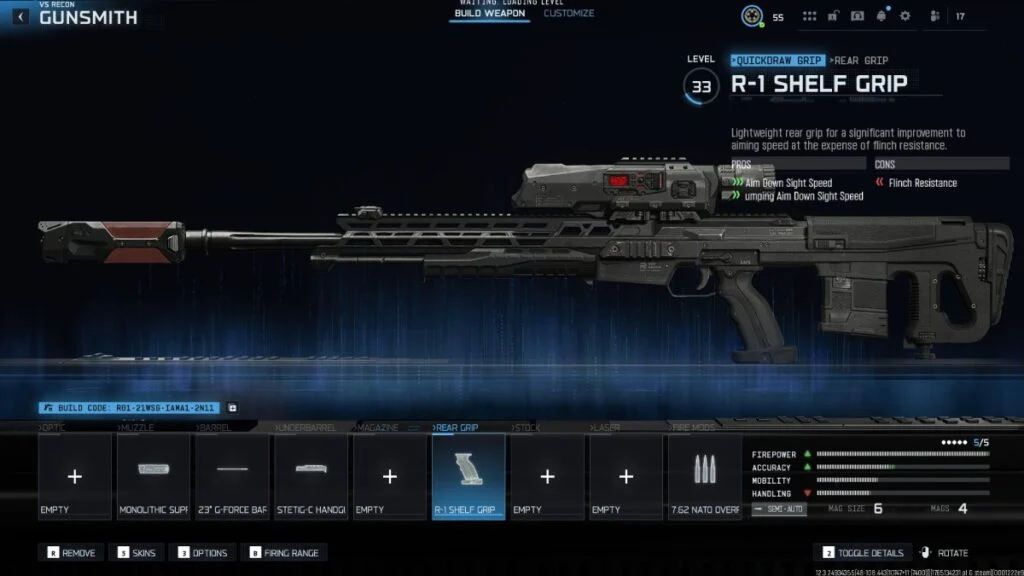Show notifications via the bell icon
This screenshot has height=576, width=1024.
pyautogui.click(x=881, y=16)
